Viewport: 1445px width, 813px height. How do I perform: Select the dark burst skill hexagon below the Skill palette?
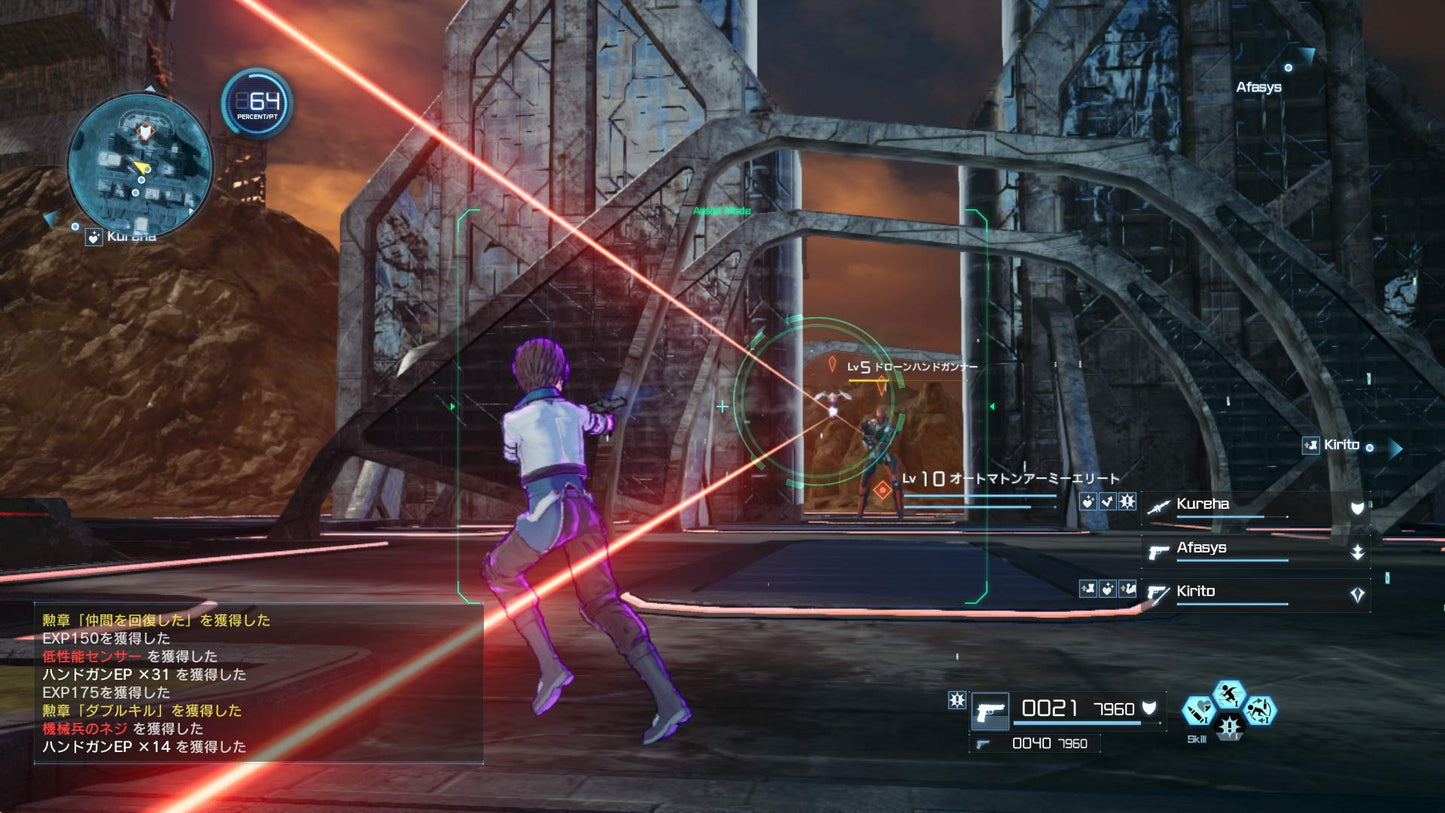(1229, 727)
